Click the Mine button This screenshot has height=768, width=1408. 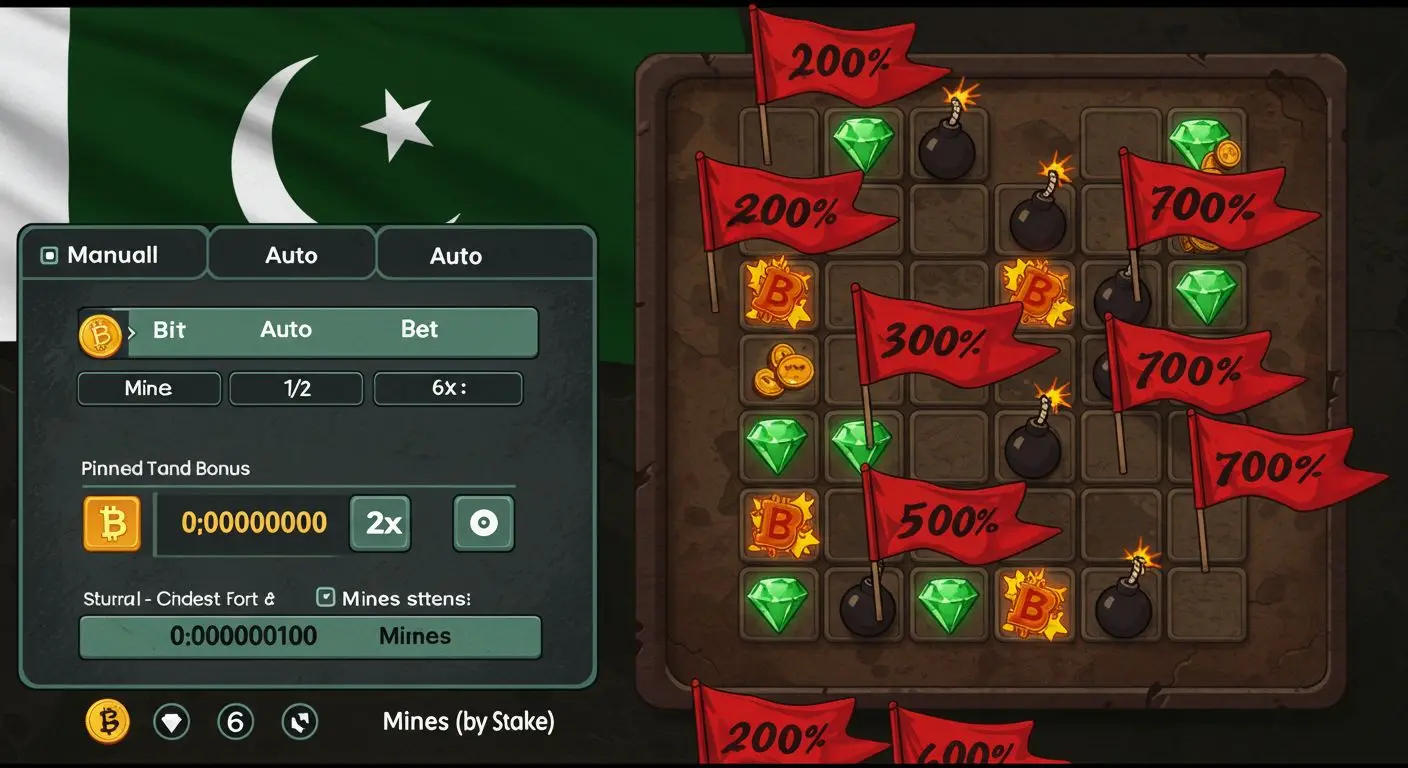(x=149, y=388)
